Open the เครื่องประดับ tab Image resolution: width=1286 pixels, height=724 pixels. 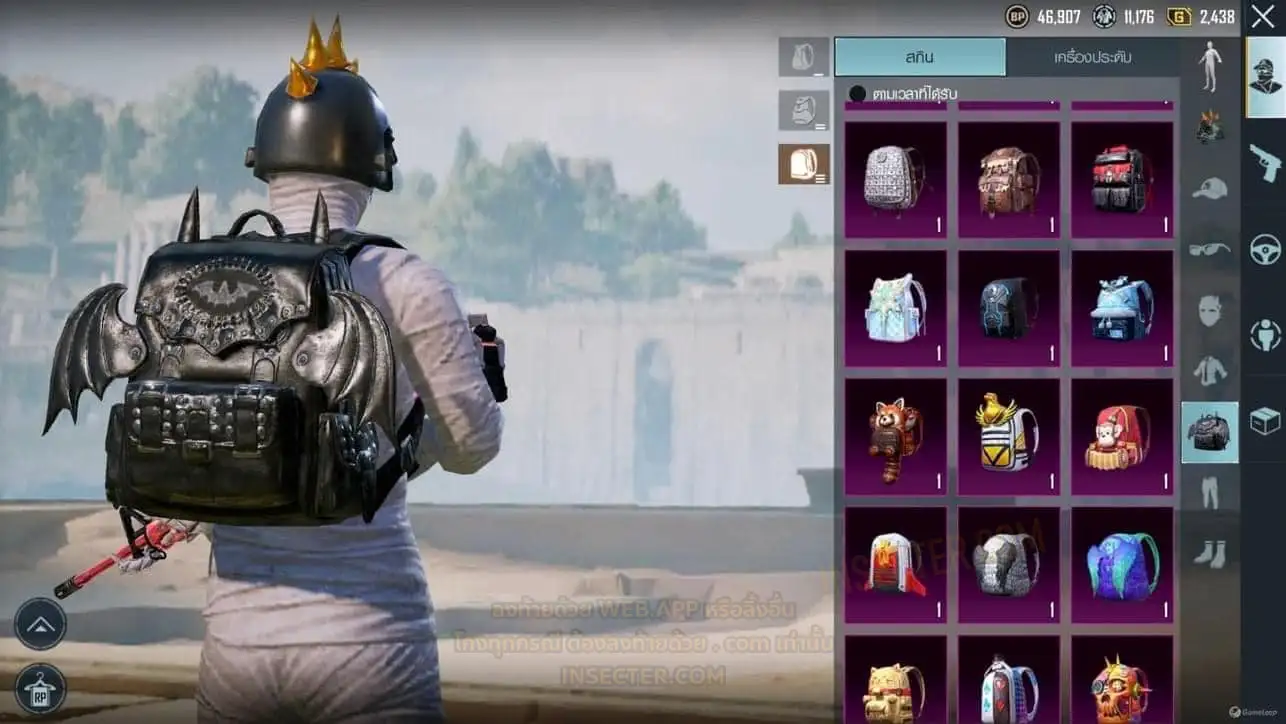coord(1093,57)
